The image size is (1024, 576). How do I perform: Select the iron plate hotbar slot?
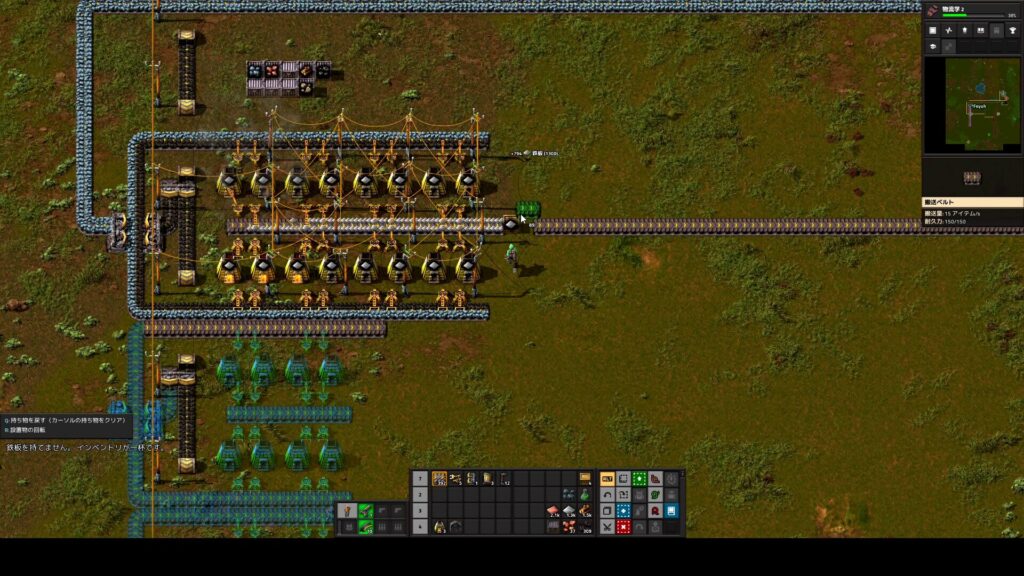[570, 510]
